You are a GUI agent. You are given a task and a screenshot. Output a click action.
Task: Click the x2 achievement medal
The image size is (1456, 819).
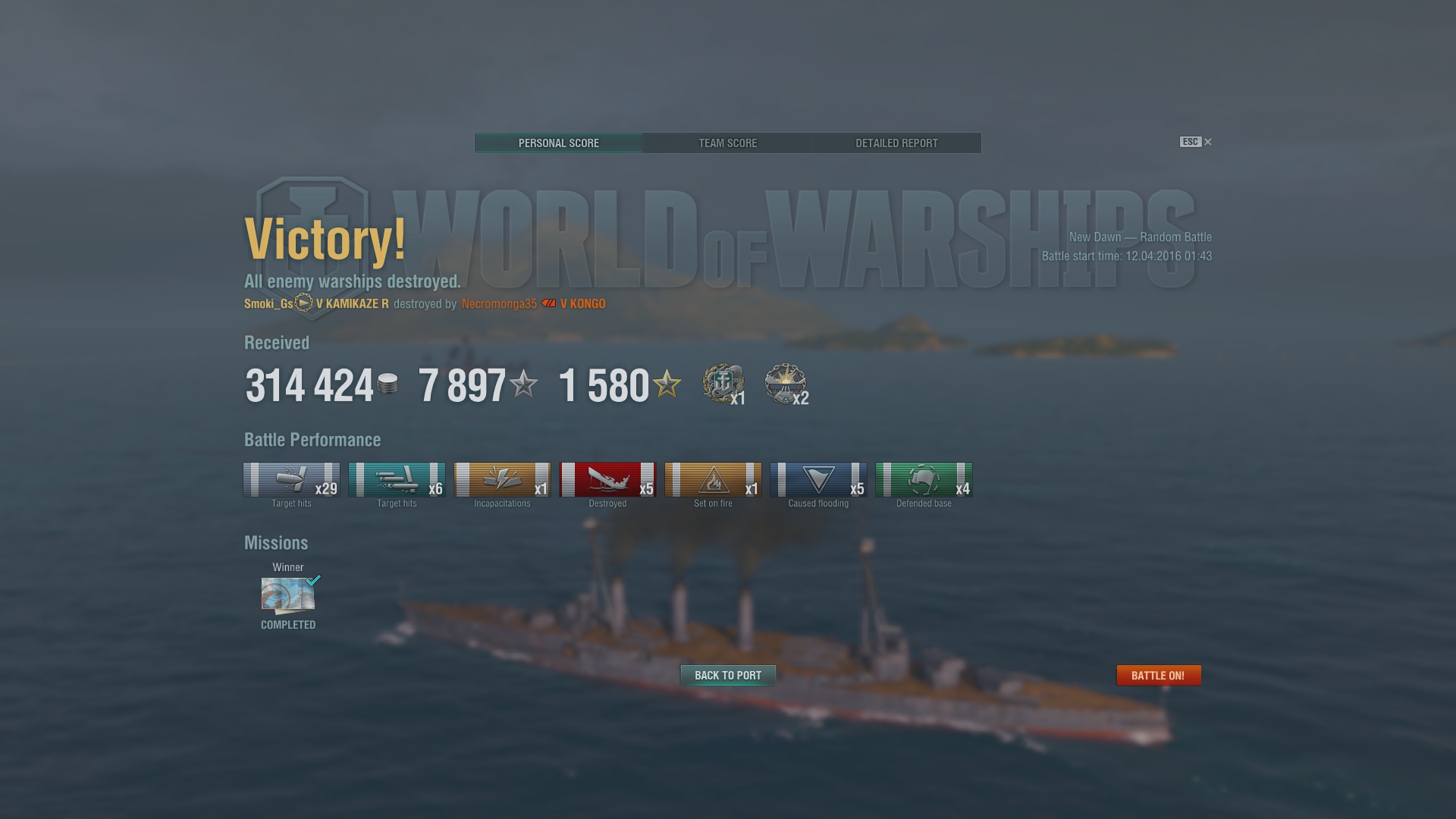coord(786,384)
